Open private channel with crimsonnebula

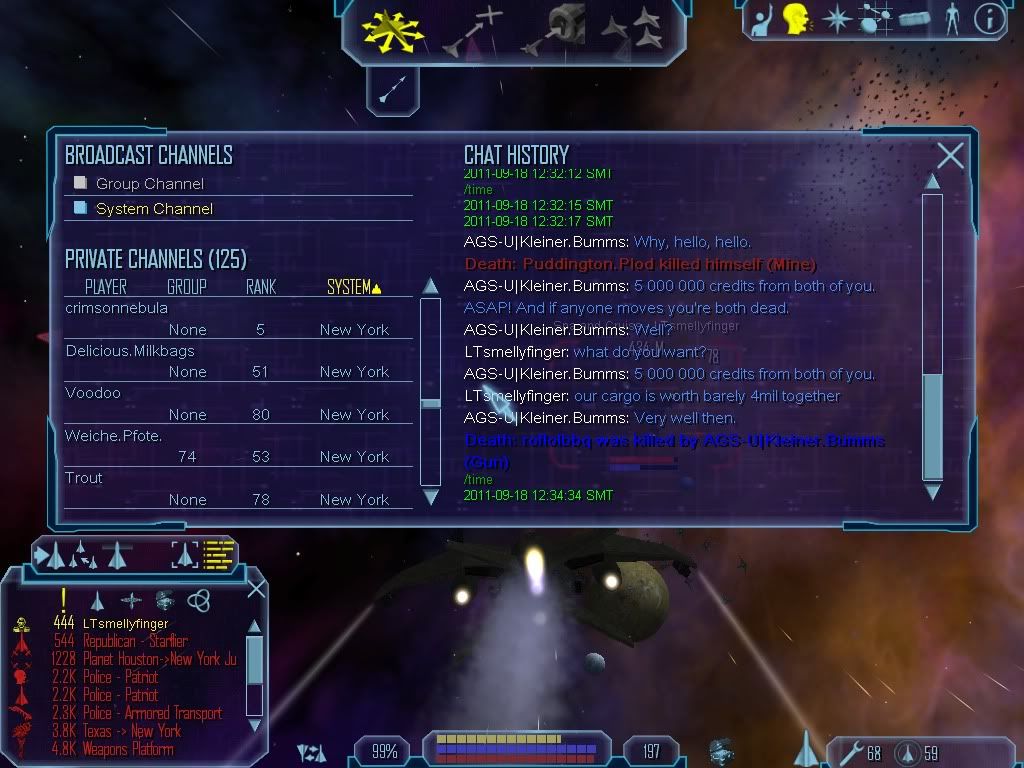click(x=117, y=308)
